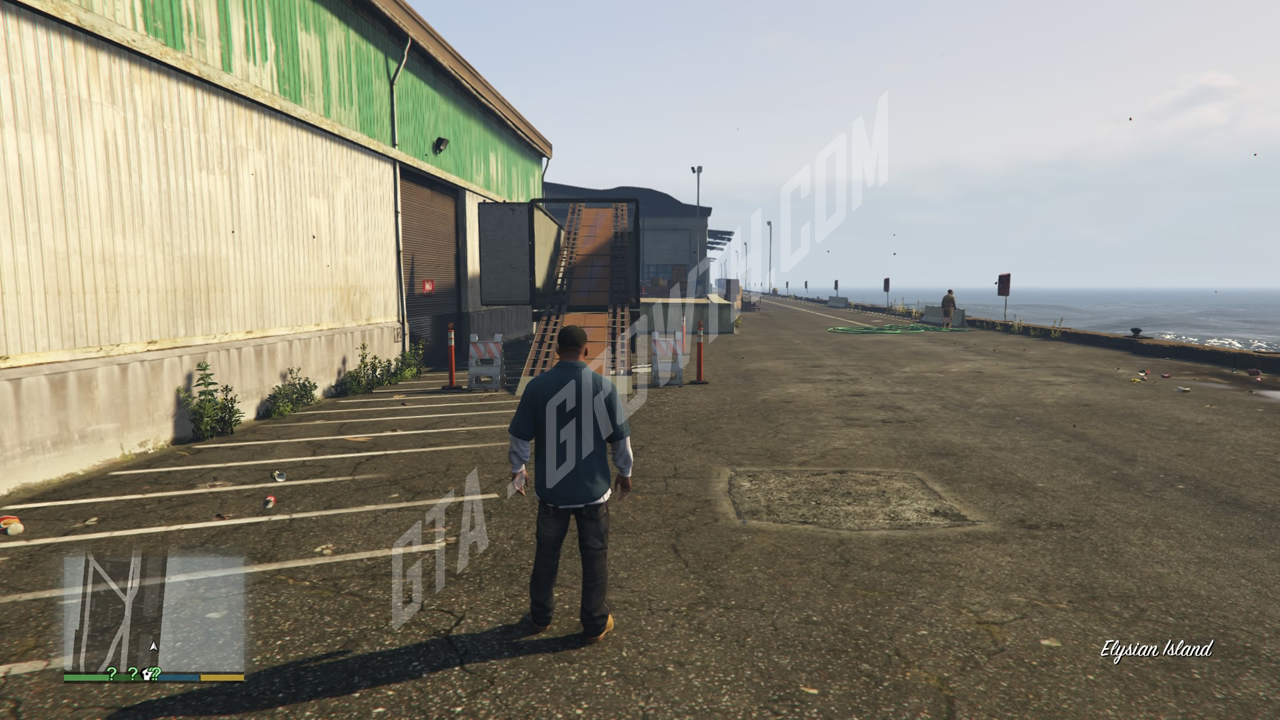Click the white mask blip on the minimap
This screenshot has height=720, width=1280.
(146, 674)
